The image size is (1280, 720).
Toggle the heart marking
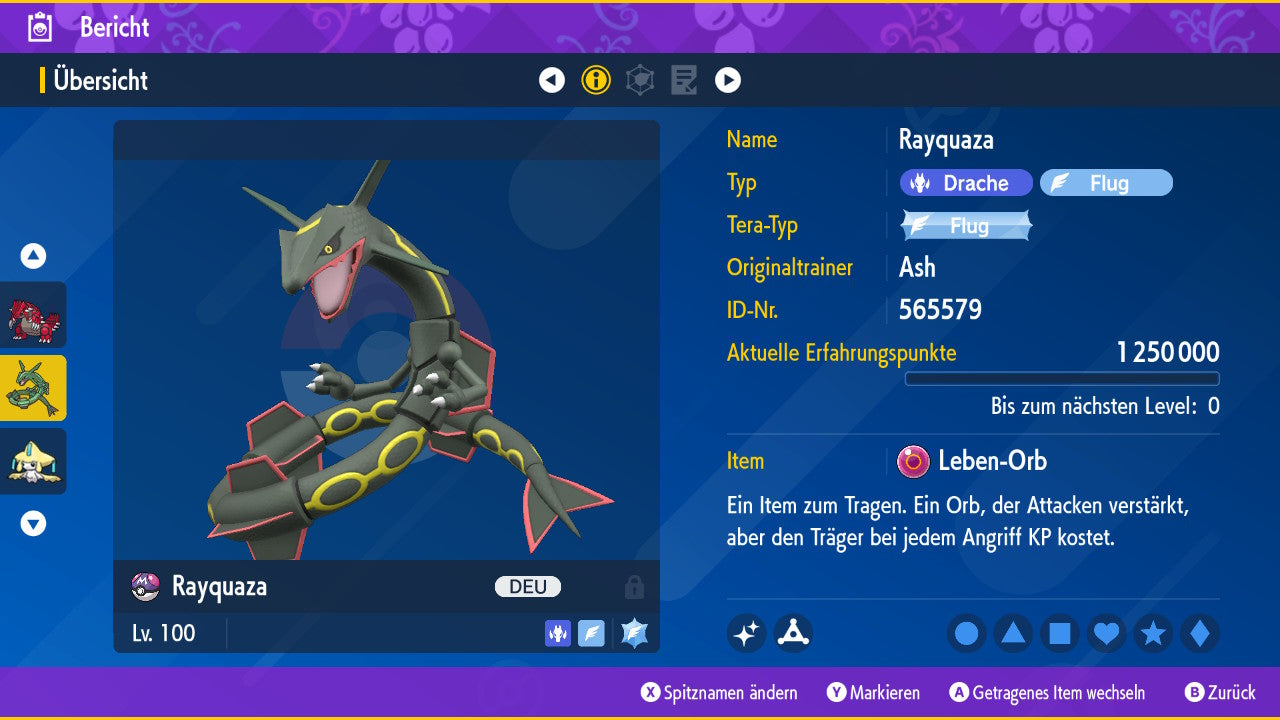[x=1106, y=634]
